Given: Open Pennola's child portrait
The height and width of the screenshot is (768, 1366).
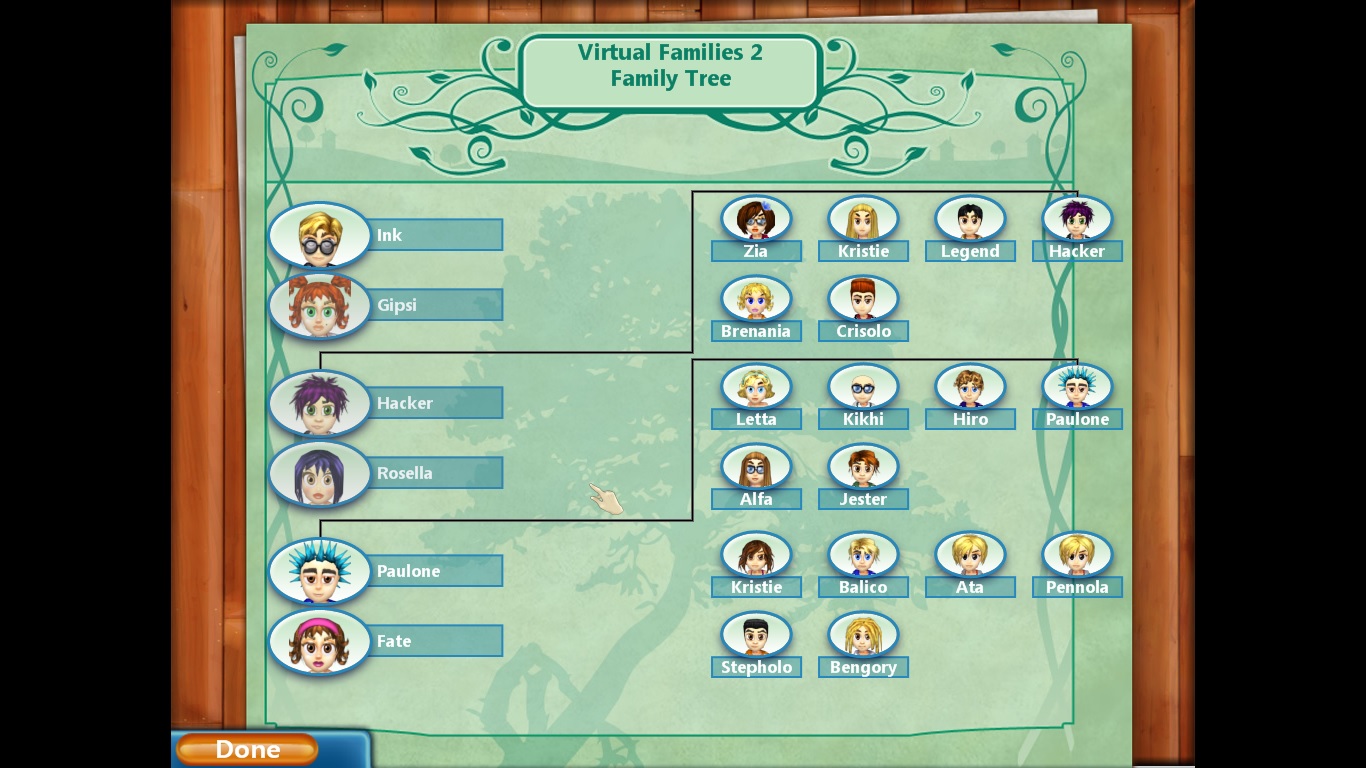Looking at the screenshot, I should [1077, 555].
